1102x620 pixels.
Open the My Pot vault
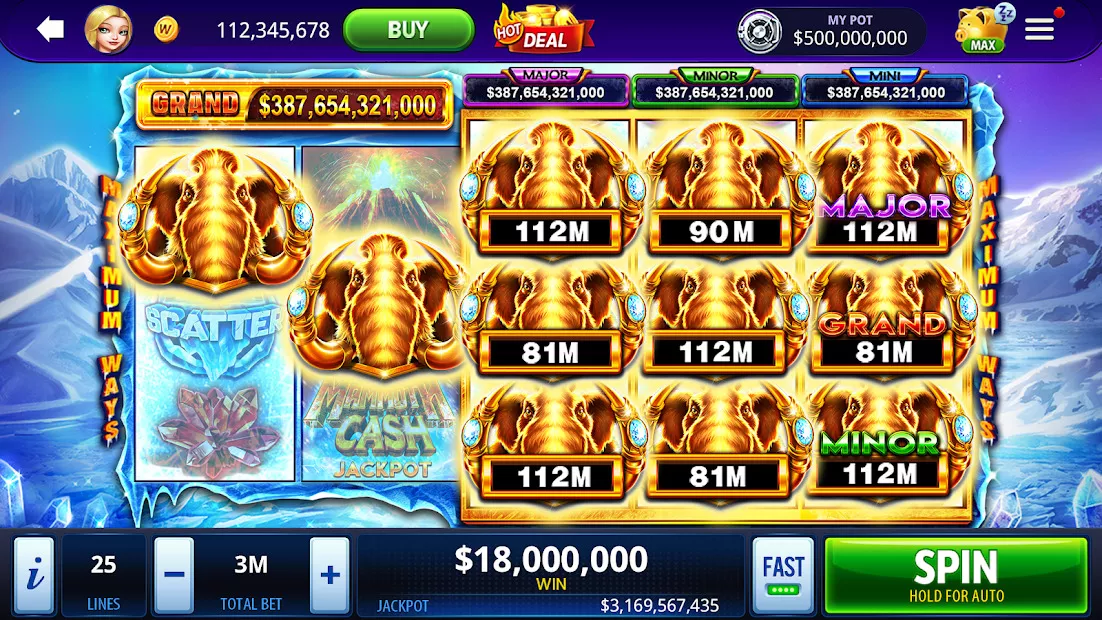832,31
